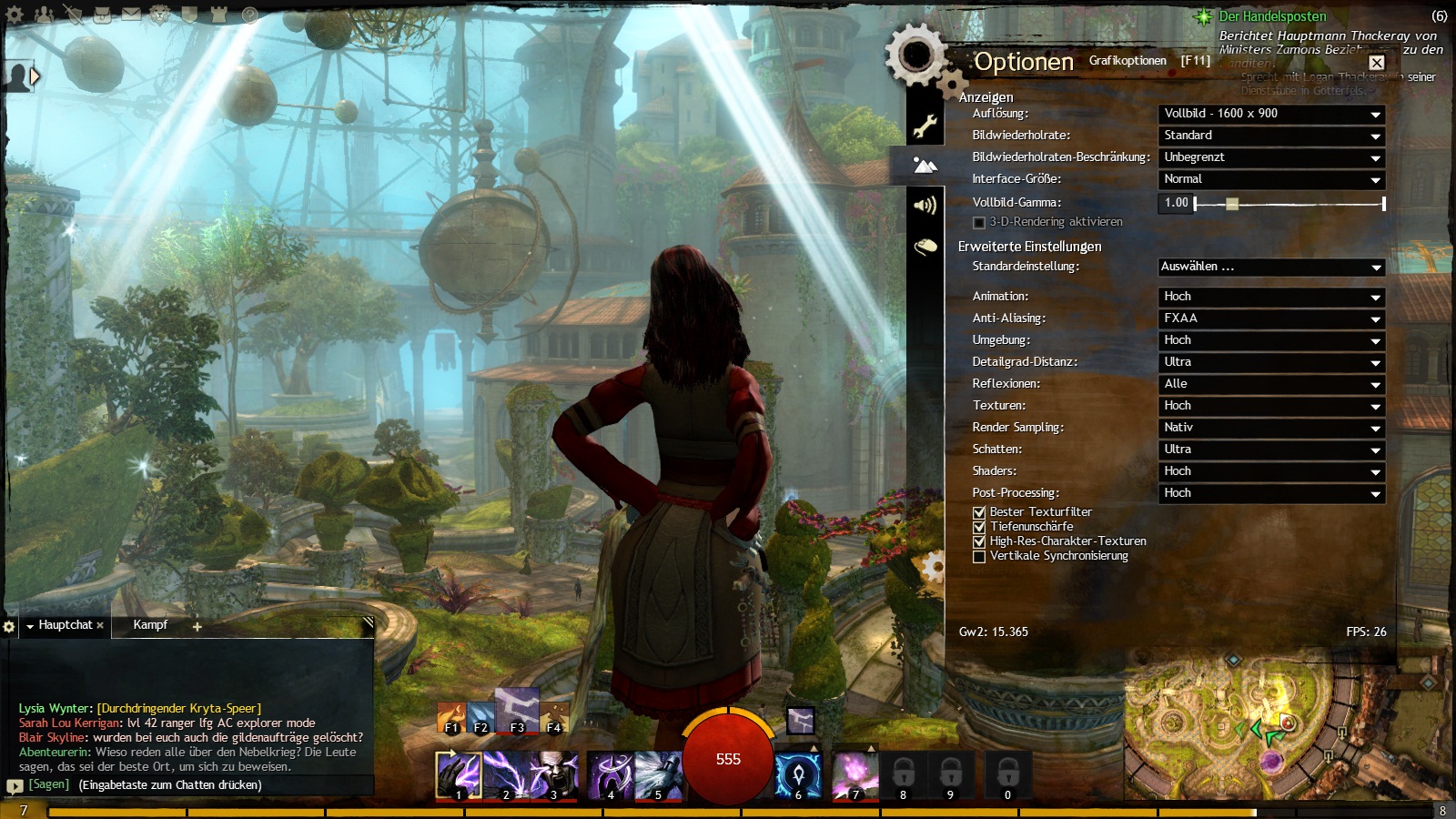Viewport: 1456px width, 819px height.
Task: Open the Schatten quality dropdown
Action: coord(1271,450)
